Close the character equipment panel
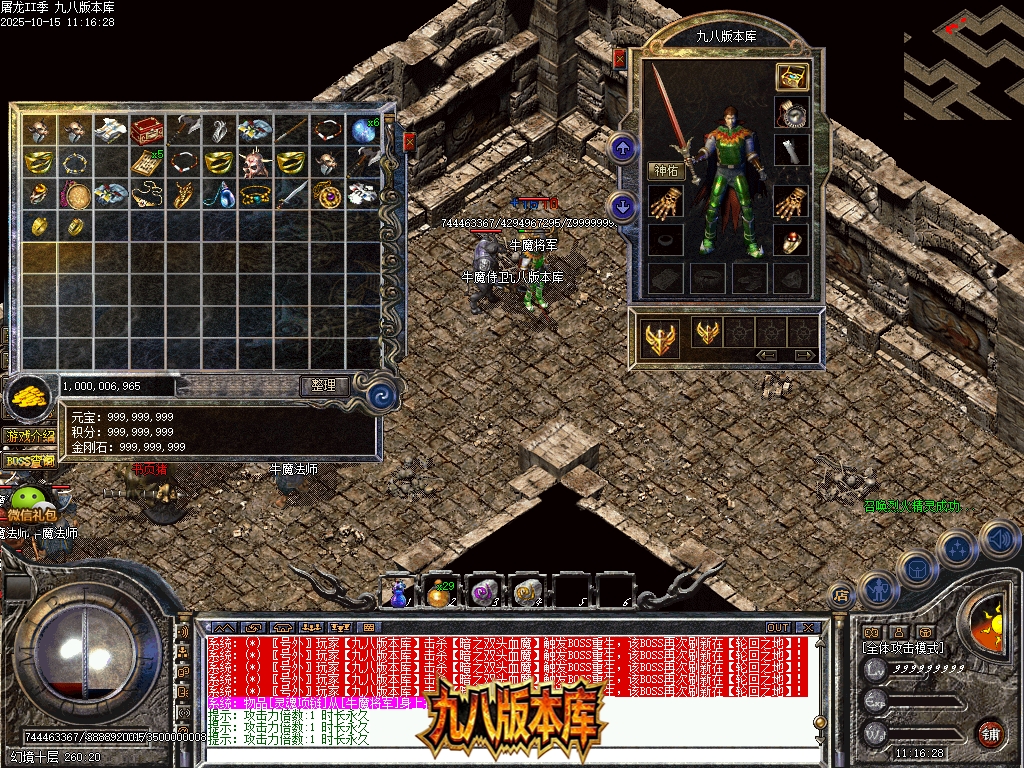 coord(619,59)
